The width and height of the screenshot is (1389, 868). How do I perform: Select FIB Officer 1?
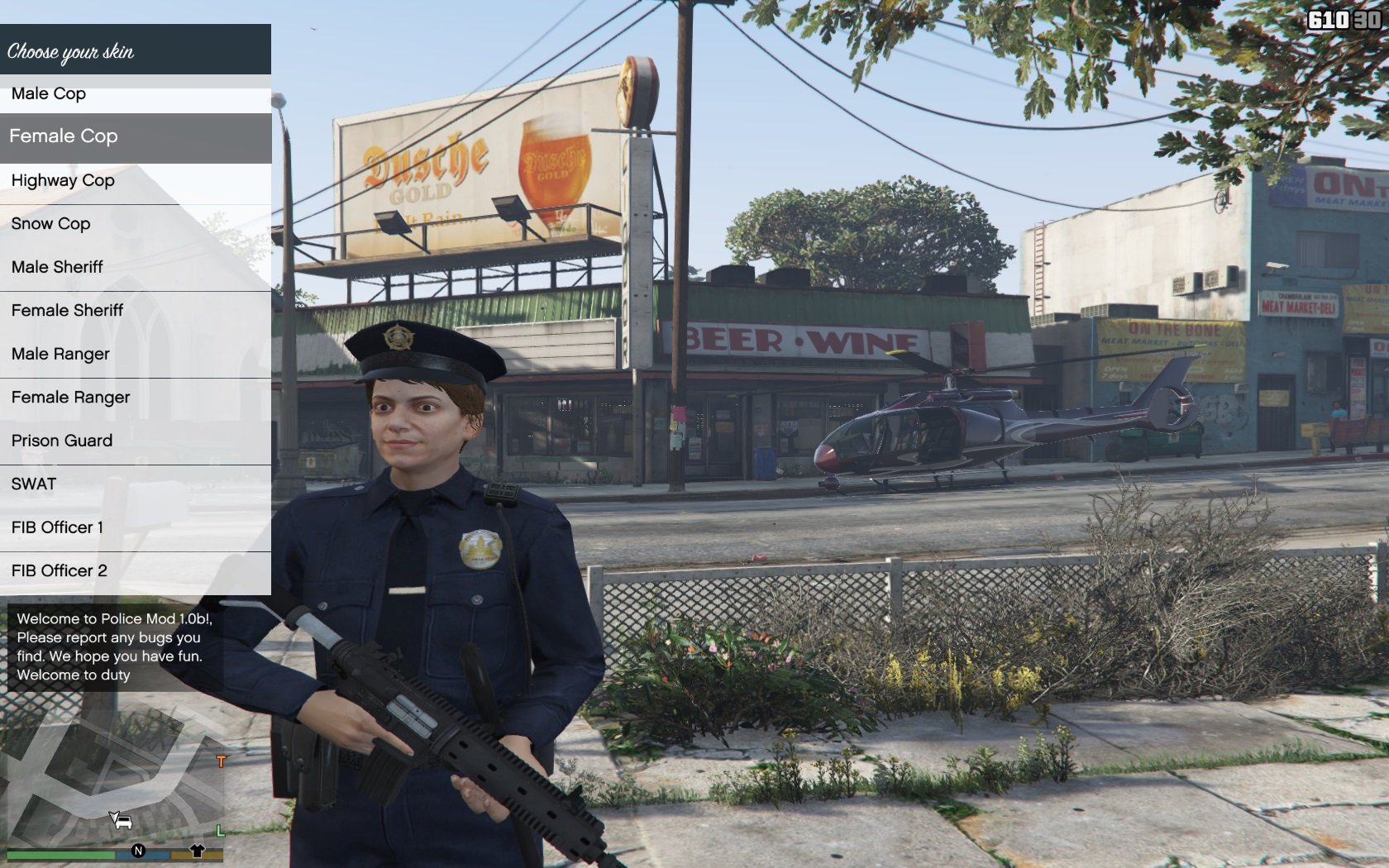coord(135,528)
